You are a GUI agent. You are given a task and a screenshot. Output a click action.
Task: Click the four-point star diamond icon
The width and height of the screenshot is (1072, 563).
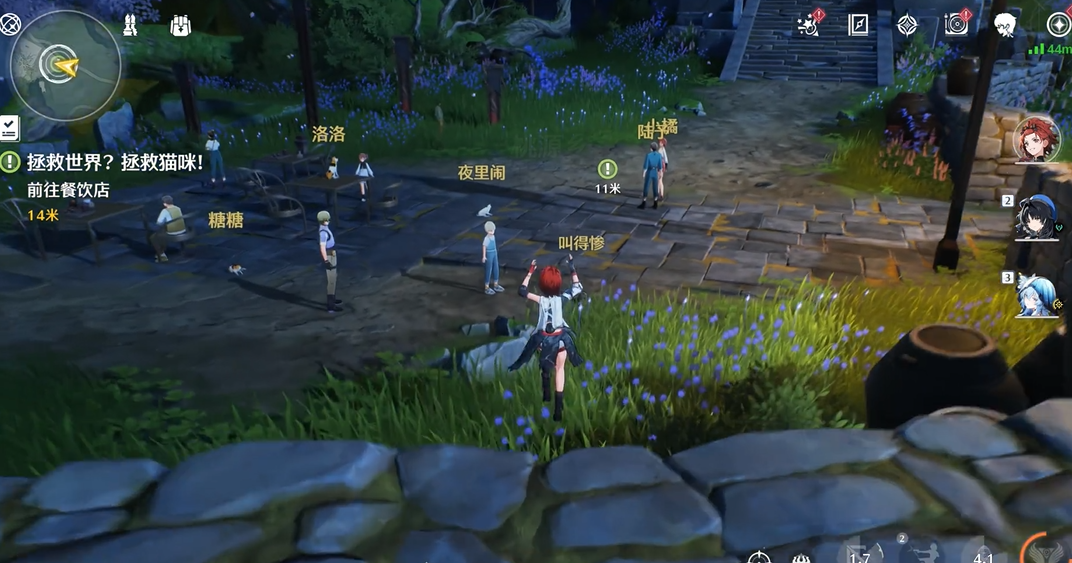[x=907, y=25]
